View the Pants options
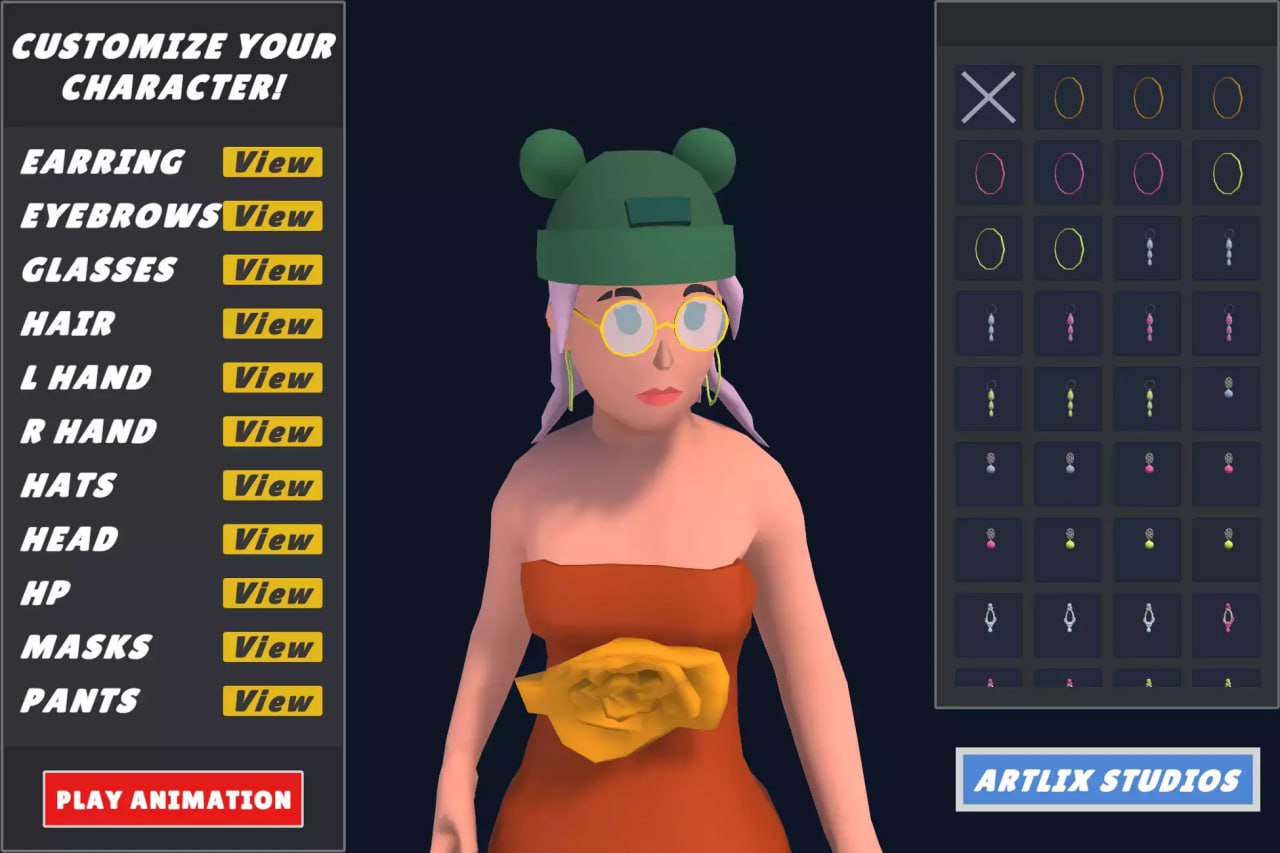Image resolution: width=1280 pixels, height=853 pixels. point(271,702)
